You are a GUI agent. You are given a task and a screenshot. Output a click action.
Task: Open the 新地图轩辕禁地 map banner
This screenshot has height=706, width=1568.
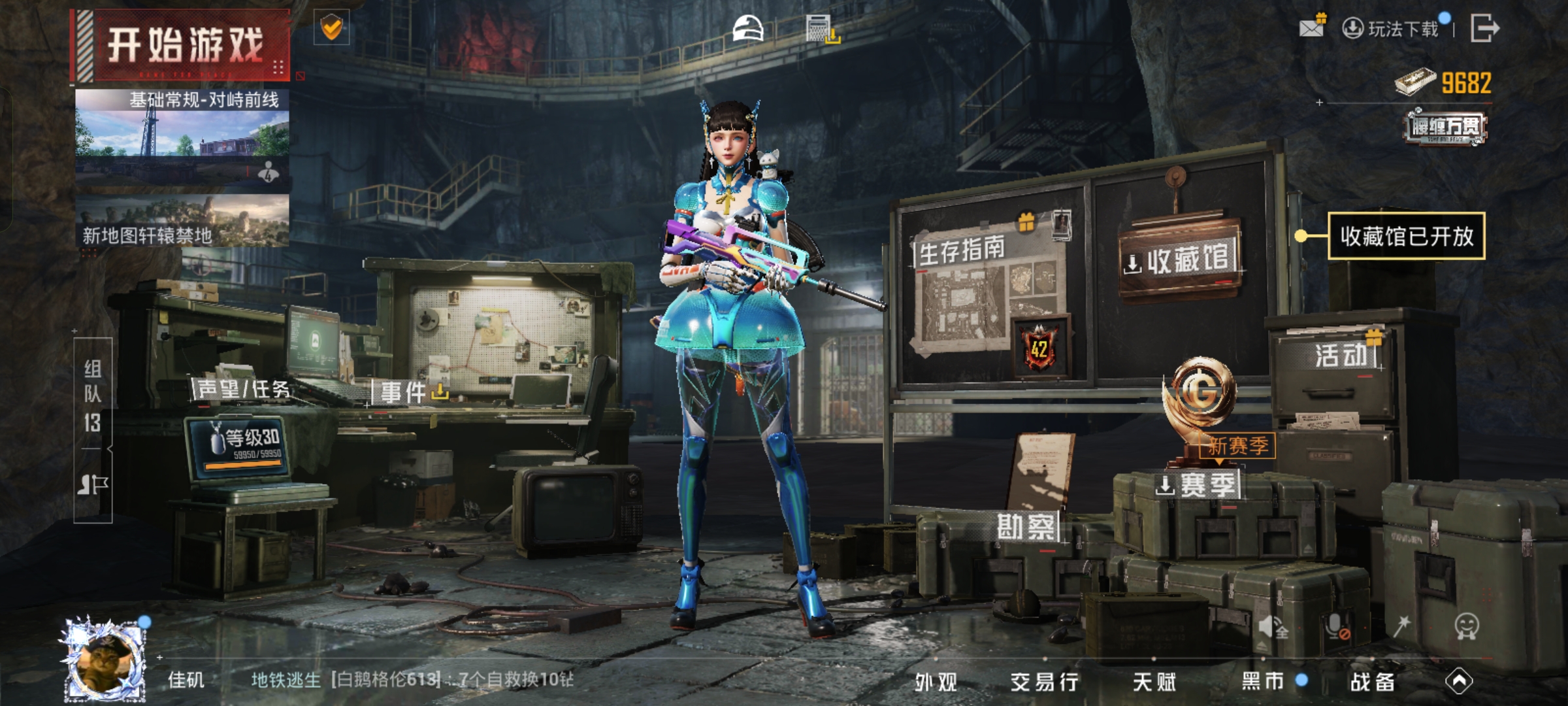[182, 221]
